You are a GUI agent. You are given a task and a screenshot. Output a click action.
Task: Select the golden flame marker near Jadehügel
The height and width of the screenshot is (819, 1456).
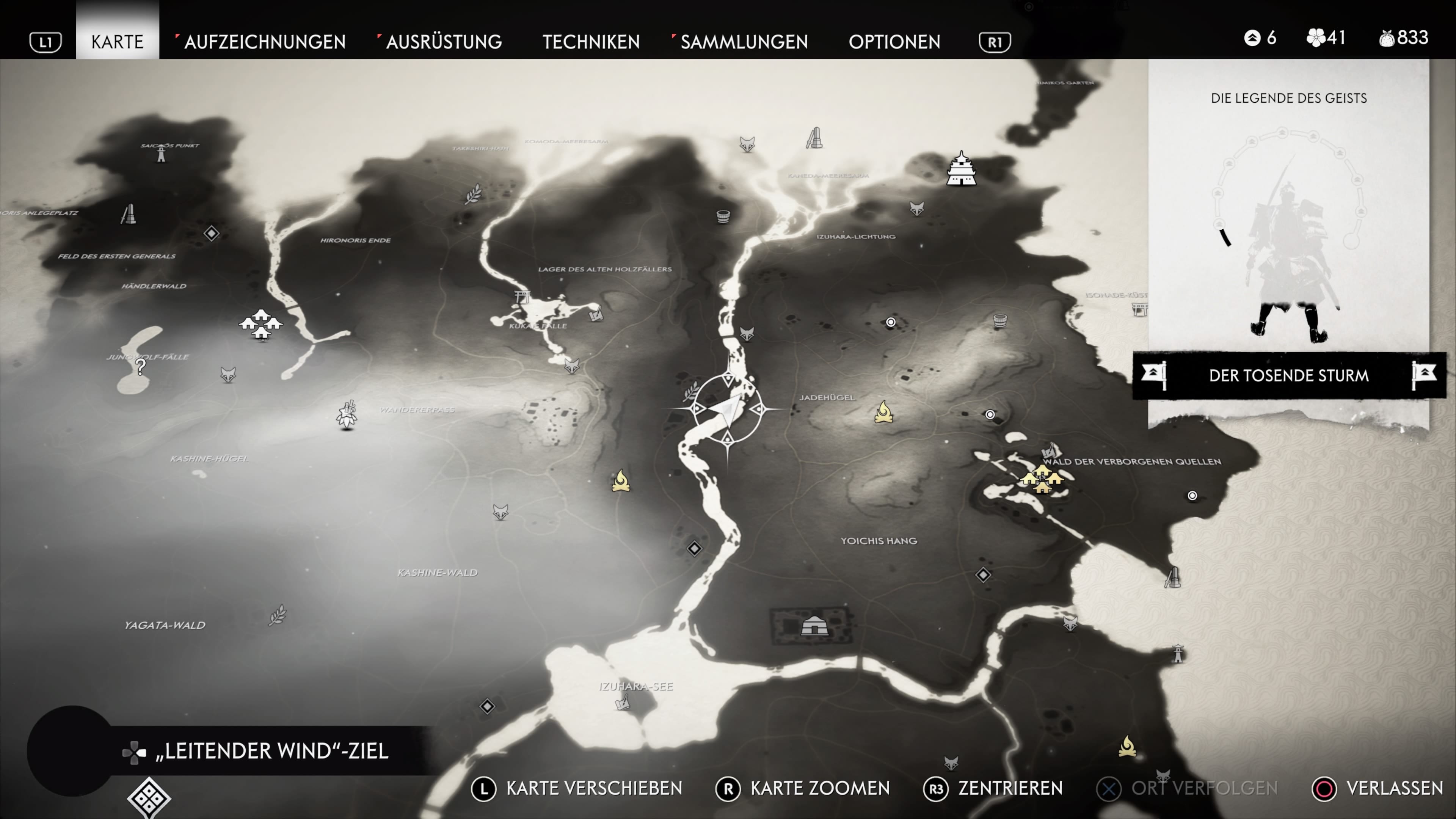click(x=883, y=412)
